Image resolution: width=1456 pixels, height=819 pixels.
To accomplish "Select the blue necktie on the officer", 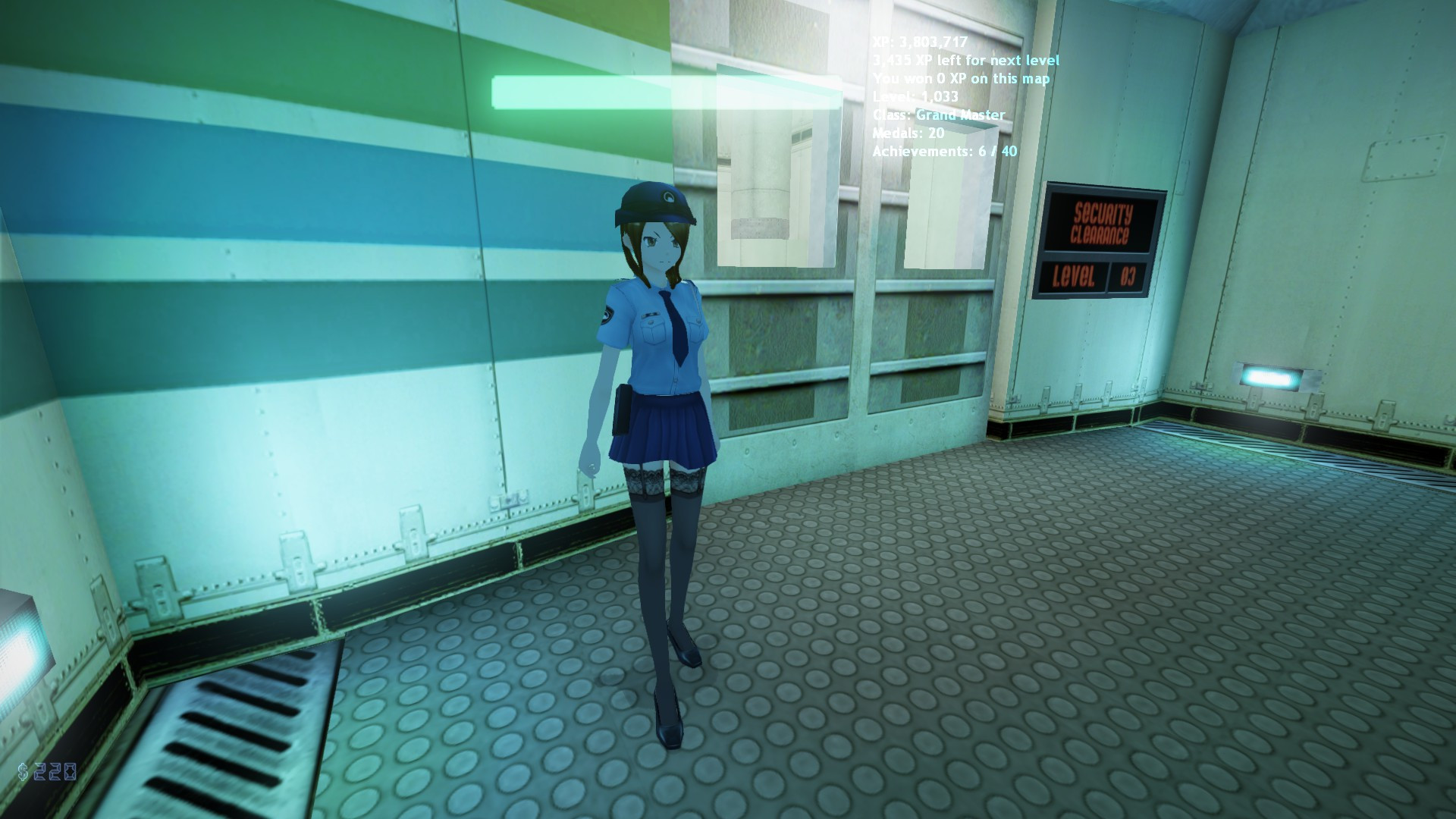I will [x=673, y=326].
